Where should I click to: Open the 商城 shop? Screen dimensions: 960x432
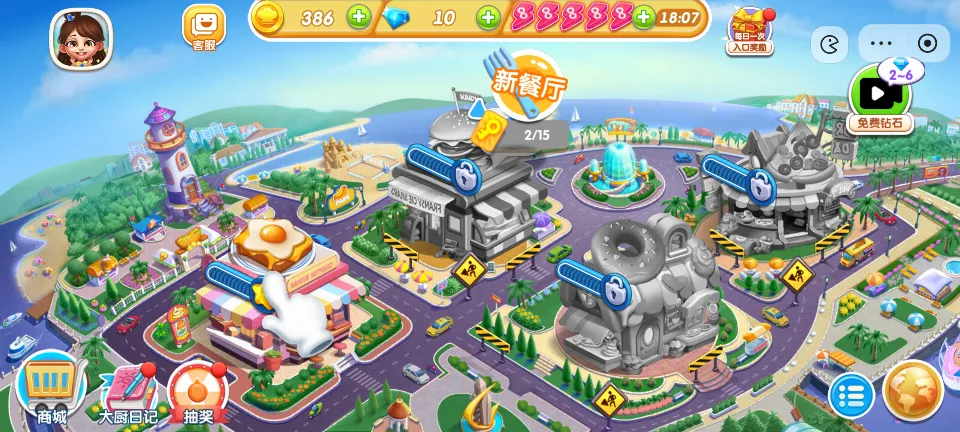[52, 391]
